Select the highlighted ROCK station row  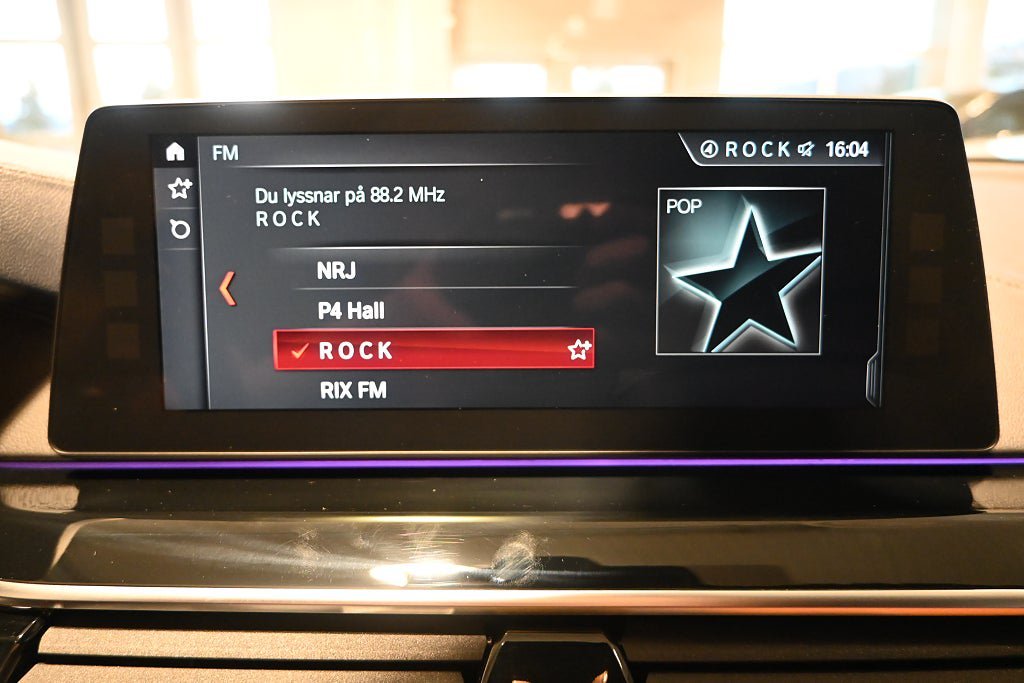[x=420, y=350]
